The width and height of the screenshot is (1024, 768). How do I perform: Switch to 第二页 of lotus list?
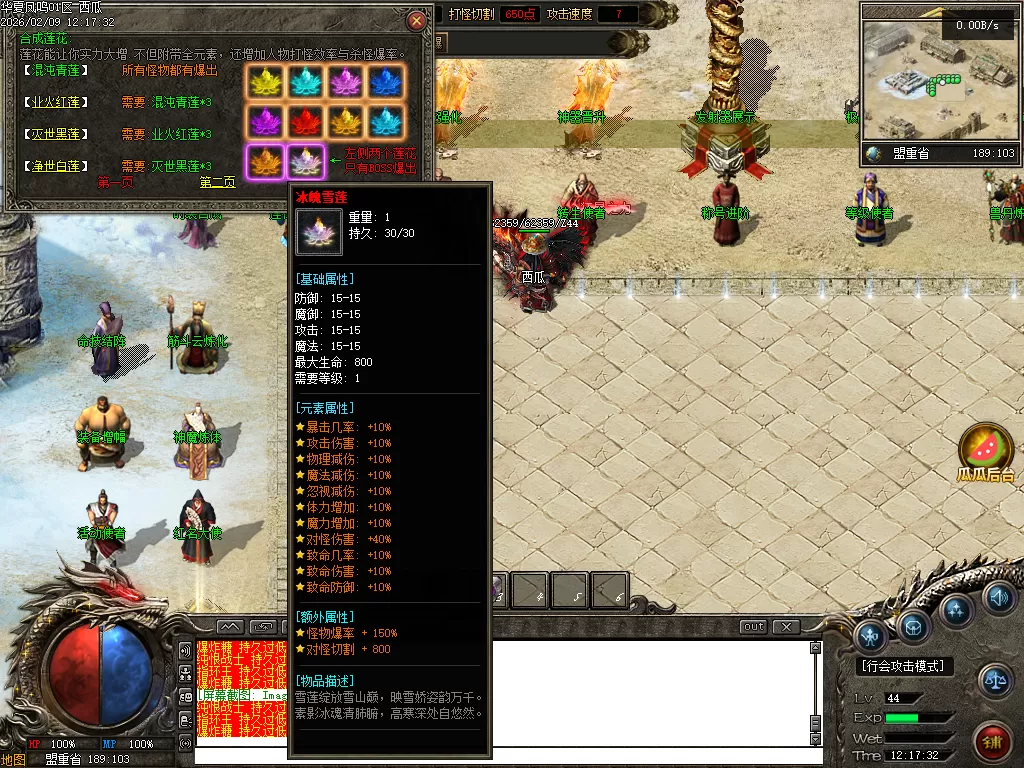tap(217, 183)
